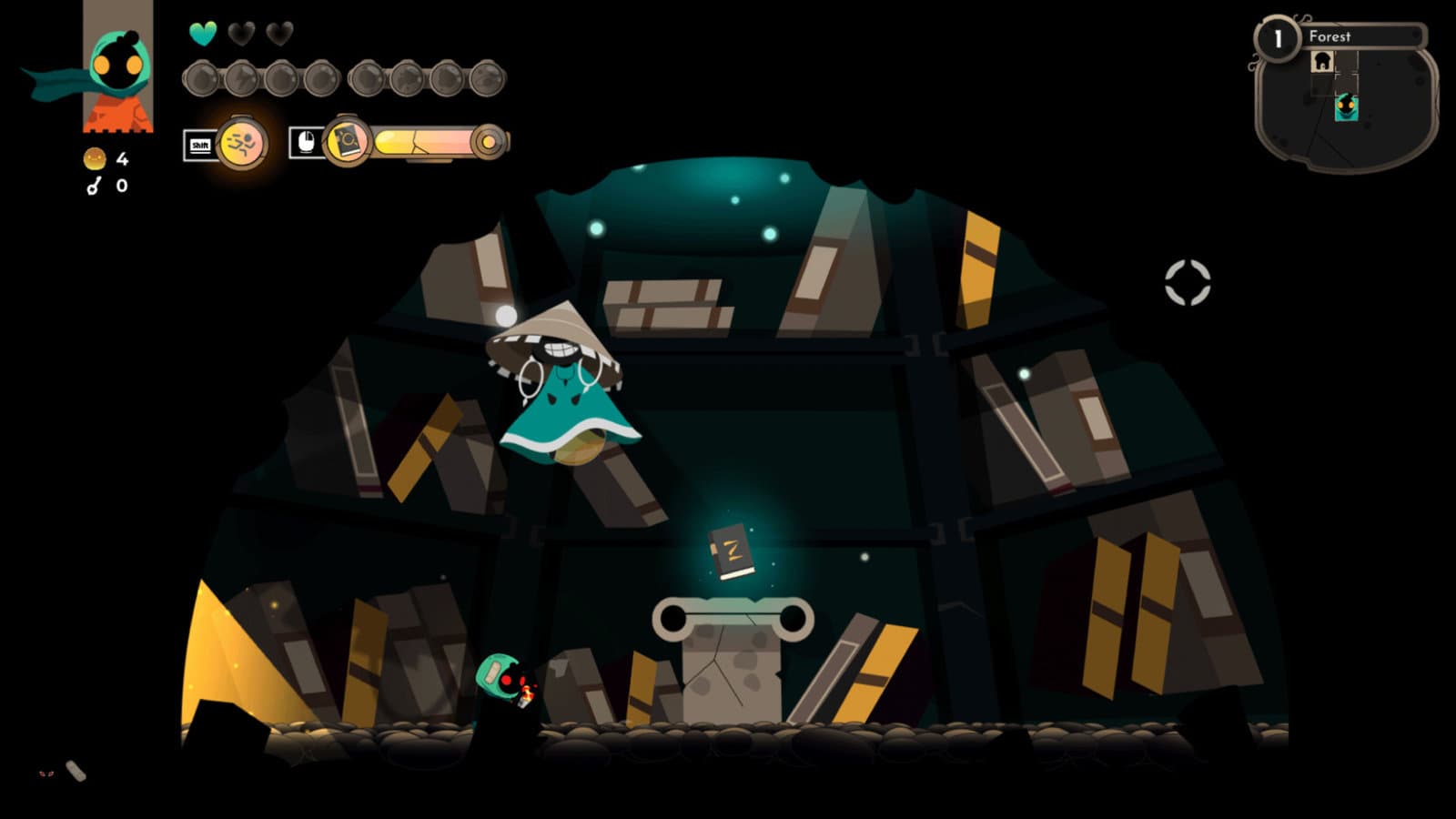Click the player marker on the minimap
The height and width of the screenshot is (819, 1456).
[1346, 107]
